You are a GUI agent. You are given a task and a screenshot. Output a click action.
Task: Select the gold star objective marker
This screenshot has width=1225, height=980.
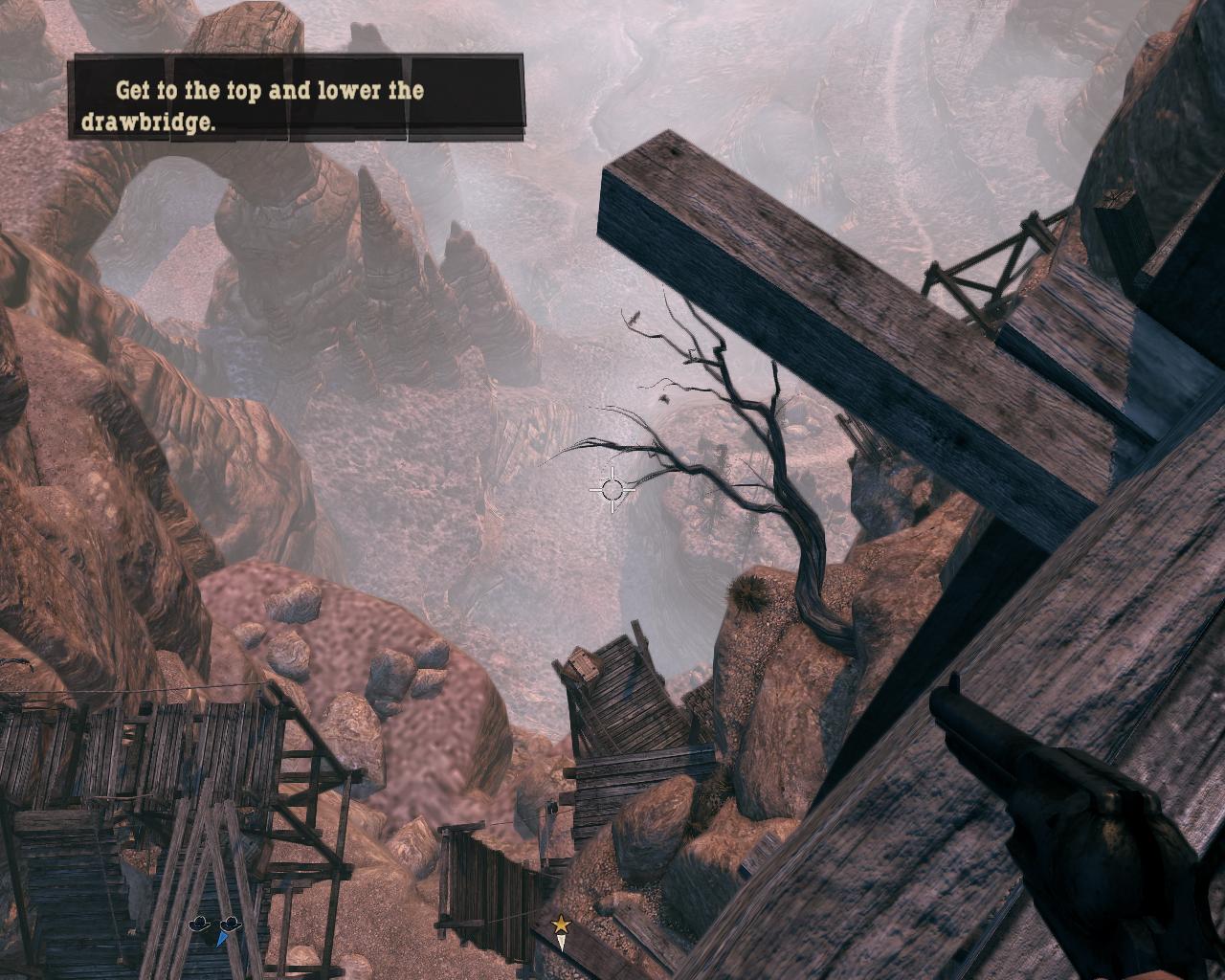560,924
